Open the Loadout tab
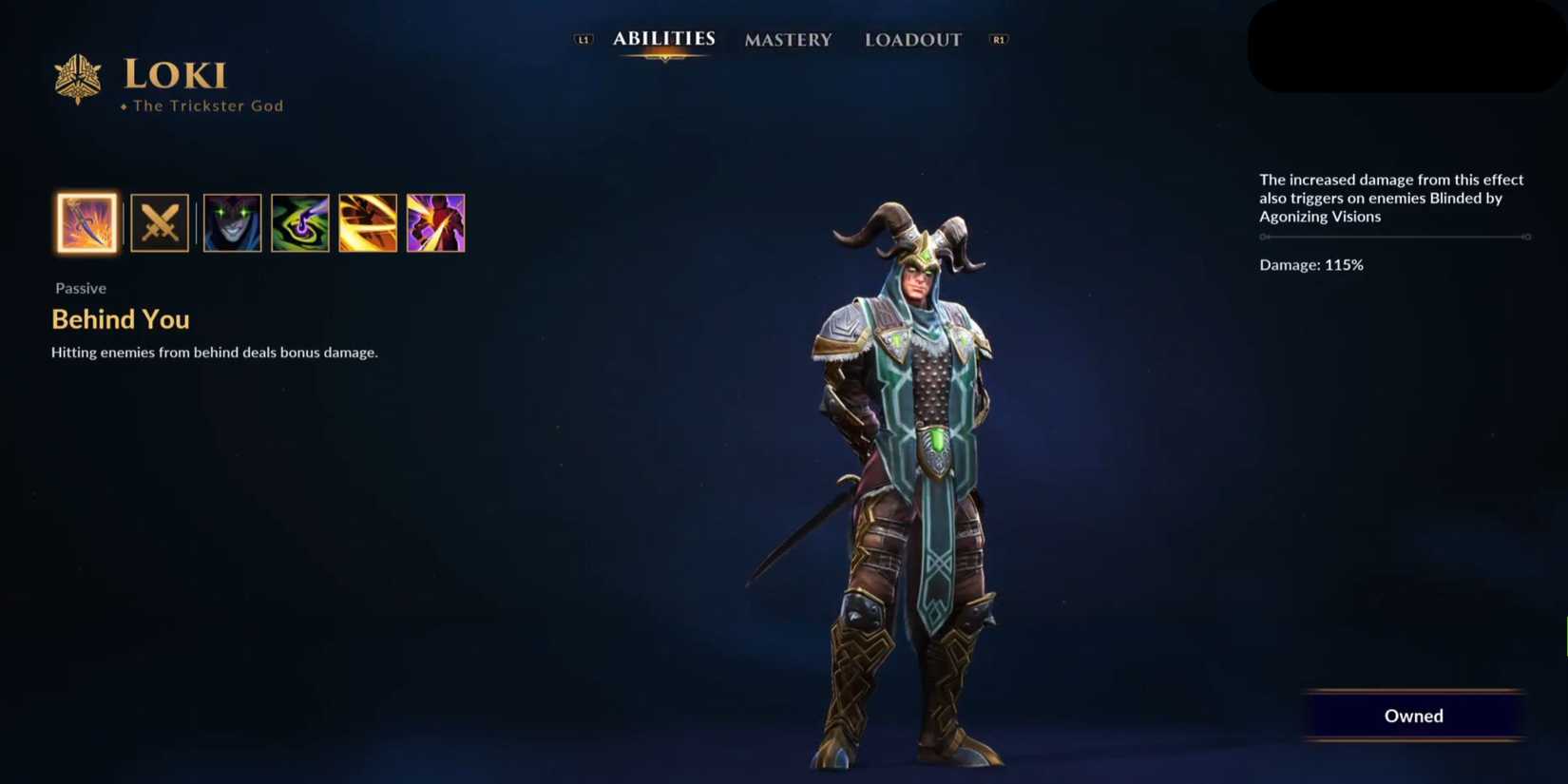 (x=912, y=40)
